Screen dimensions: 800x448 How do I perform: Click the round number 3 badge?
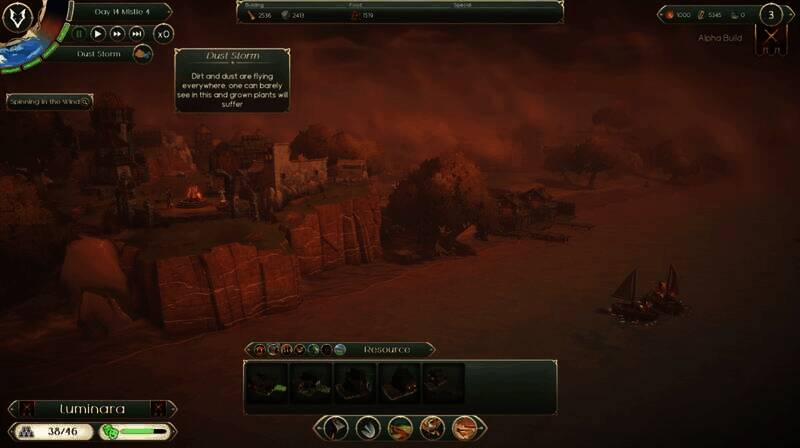point(771,15)
